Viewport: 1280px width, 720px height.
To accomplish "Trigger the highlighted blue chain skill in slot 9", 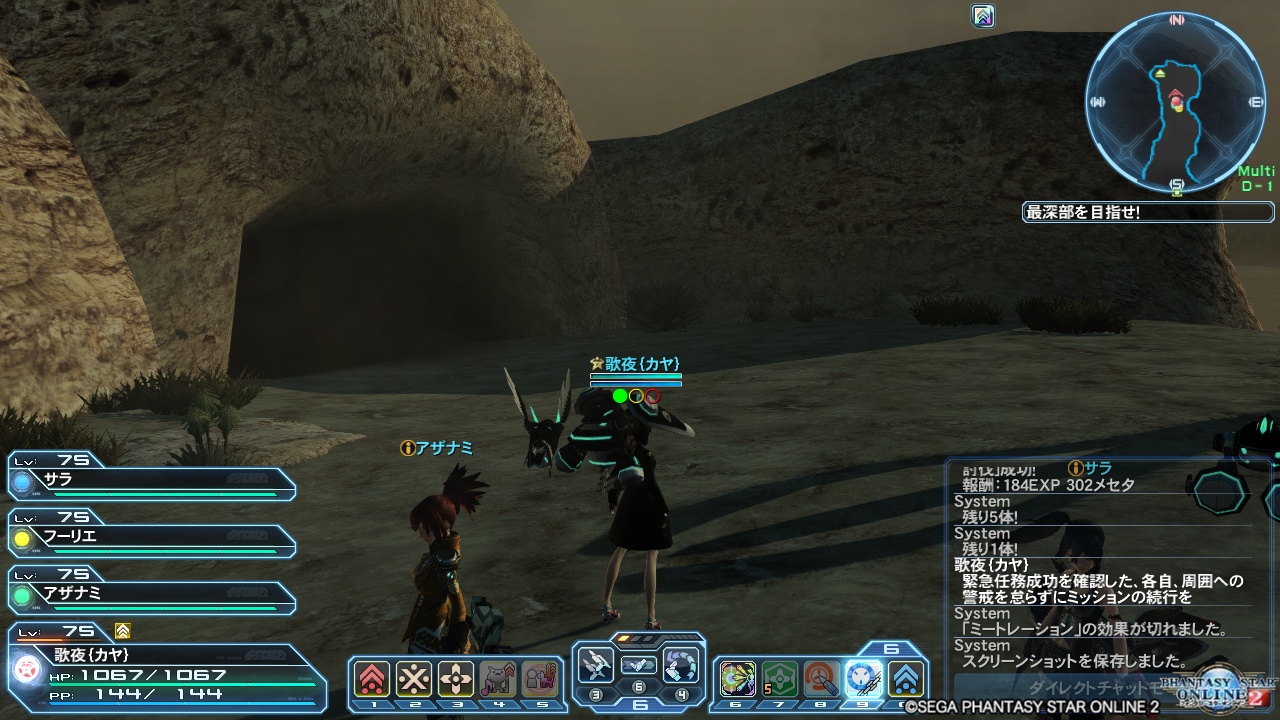I will point(864,679).
